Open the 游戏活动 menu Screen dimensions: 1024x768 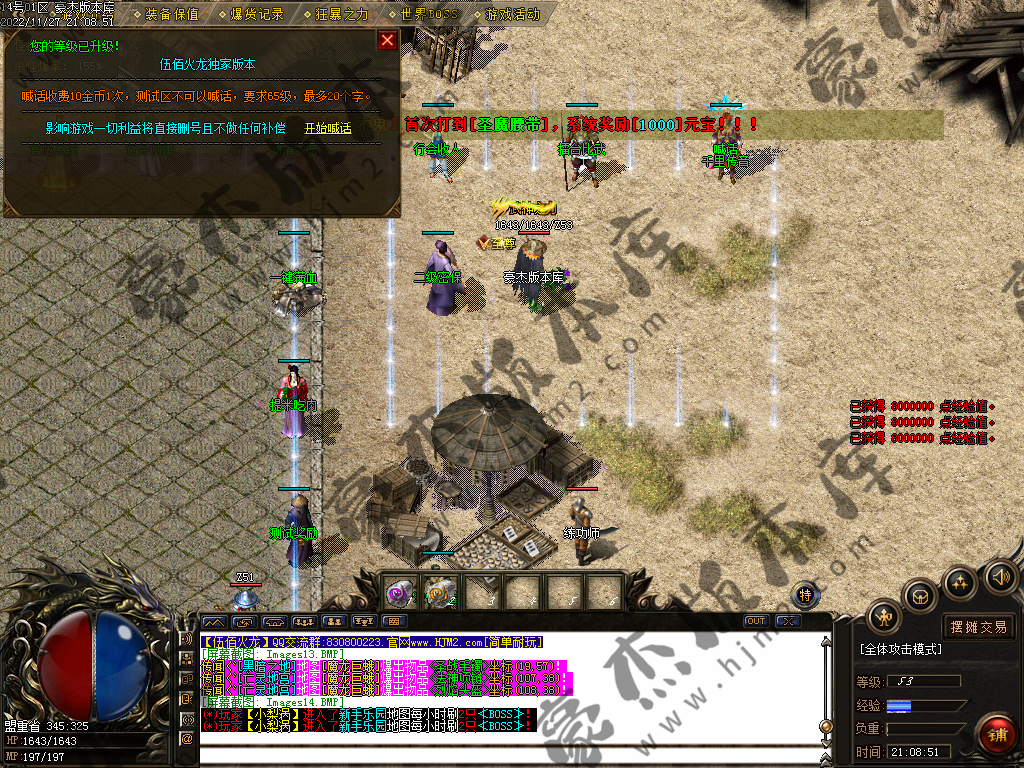point(512,14)
